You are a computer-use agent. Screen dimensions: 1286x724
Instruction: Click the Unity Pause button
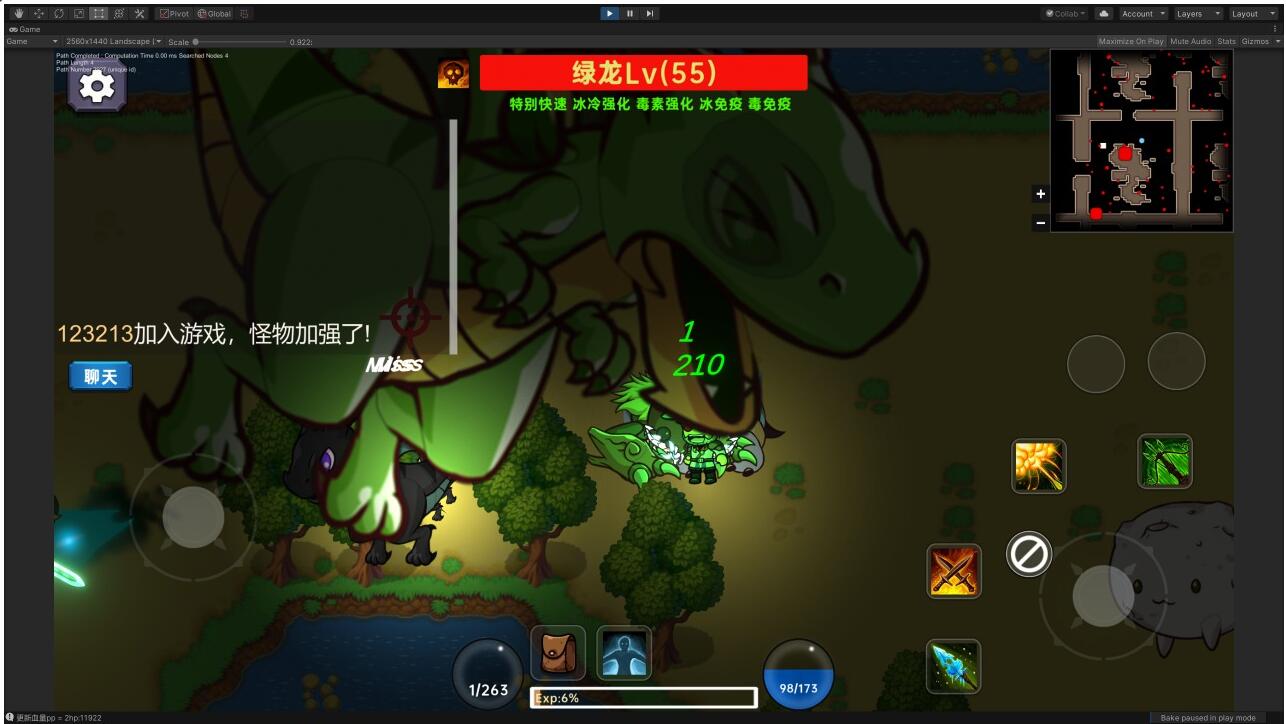point(630,13)
